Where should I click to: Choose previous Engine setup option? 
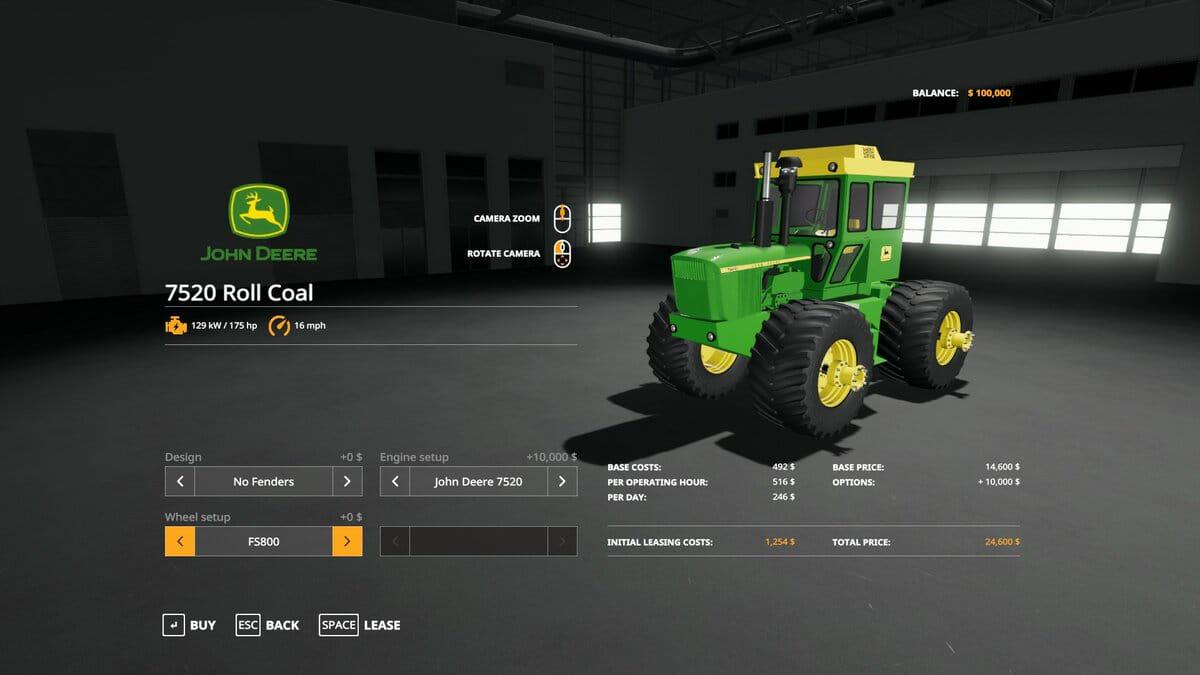(395, 481)
